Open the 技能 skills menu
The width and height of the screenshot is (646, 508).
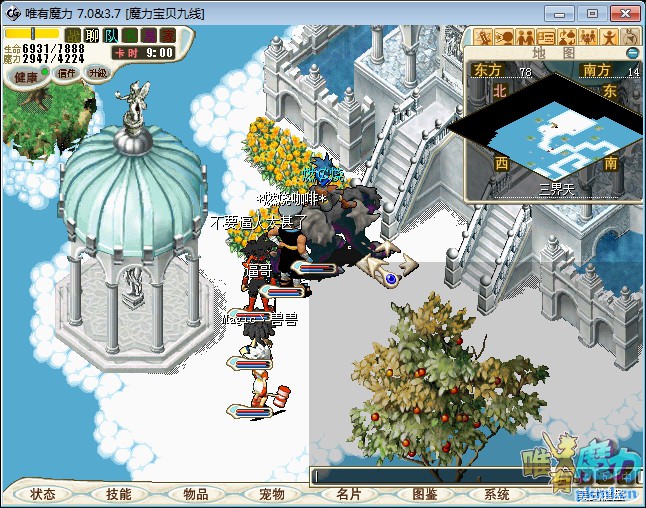[119, 494]
